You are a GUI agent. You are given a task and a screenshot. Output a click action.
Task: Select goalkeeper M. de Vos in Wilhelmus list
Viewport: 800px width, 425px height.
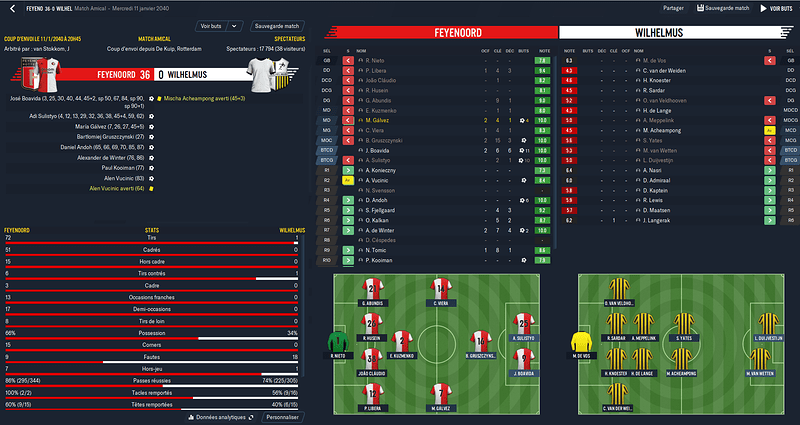point(660,60)
